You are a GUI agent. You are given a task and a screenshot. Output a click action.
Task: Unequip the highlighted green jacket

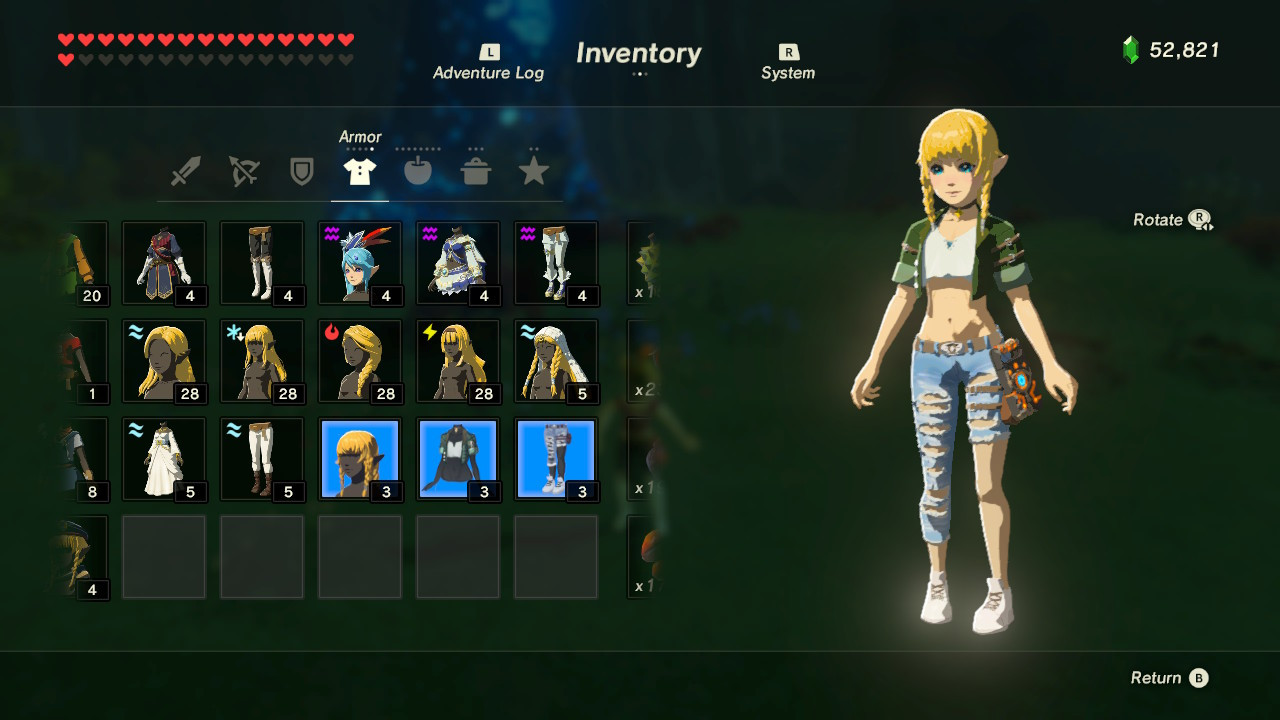click(458, 459)
